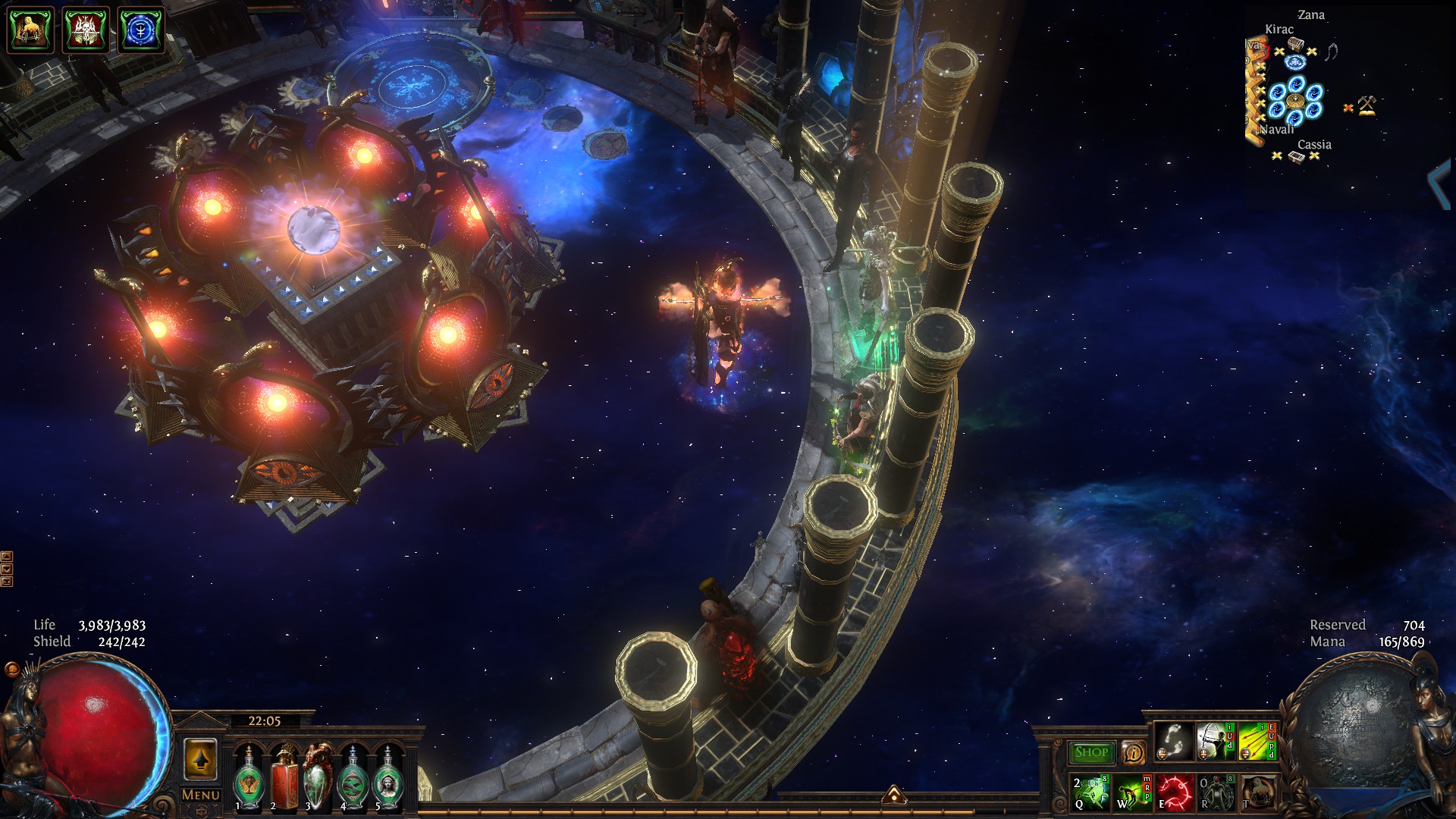Viewport: 1456px width, 819px height.
Task: Select the footprints move skill slot
Action: [x=1174, y=742]
